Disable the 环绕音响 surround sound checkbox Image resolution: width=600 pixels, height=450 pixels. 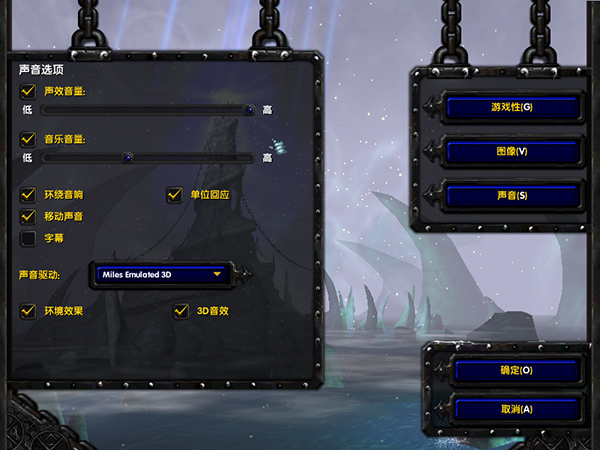tap(28, 195)
